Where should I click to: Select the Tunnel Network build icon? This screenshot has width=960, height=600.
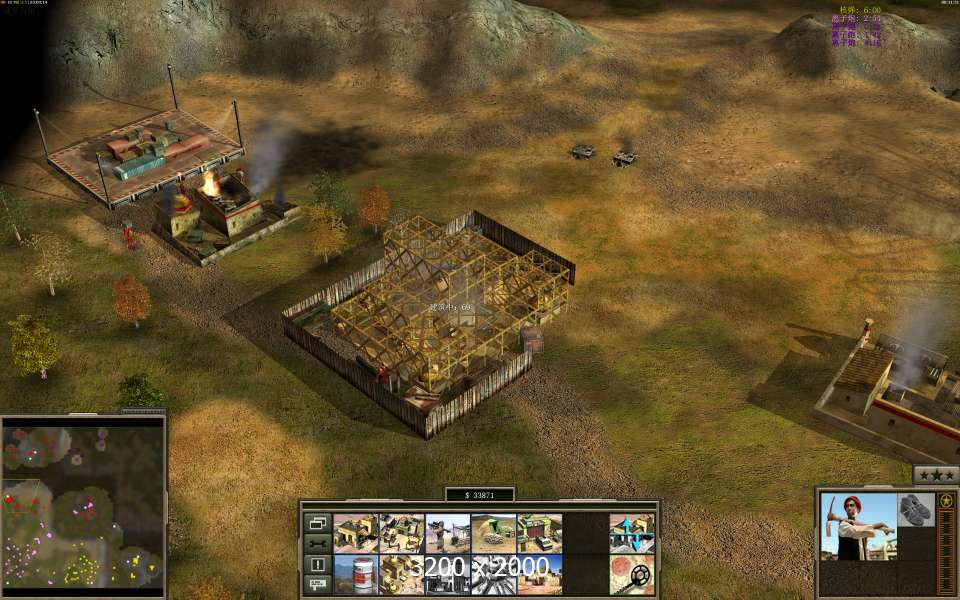pos(493,533)
